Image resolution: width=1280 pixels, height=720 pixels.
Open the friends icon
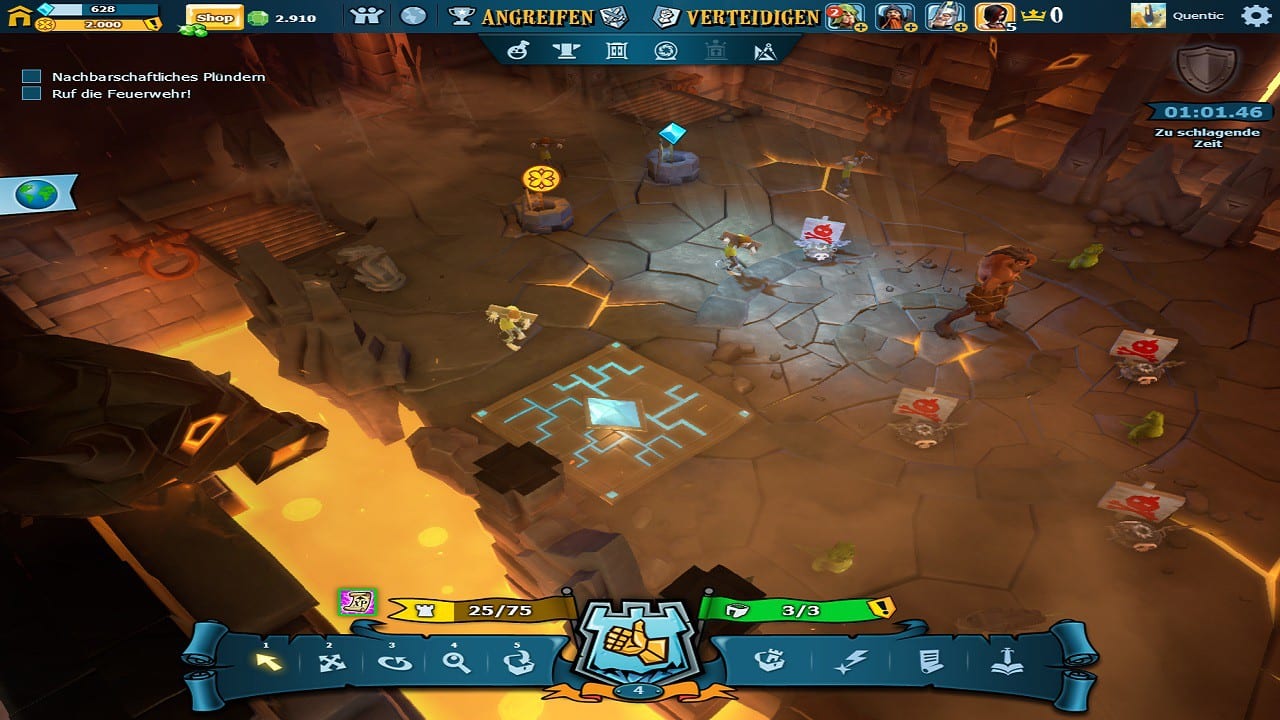click(367, 16)
